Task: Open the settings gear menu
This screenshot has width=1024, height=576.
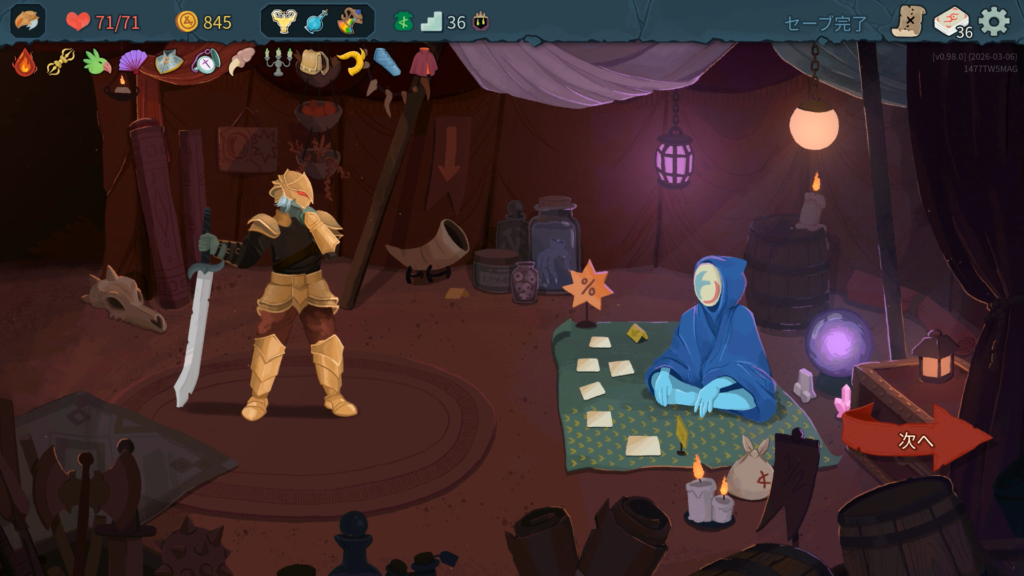Action: pos(994,21)
